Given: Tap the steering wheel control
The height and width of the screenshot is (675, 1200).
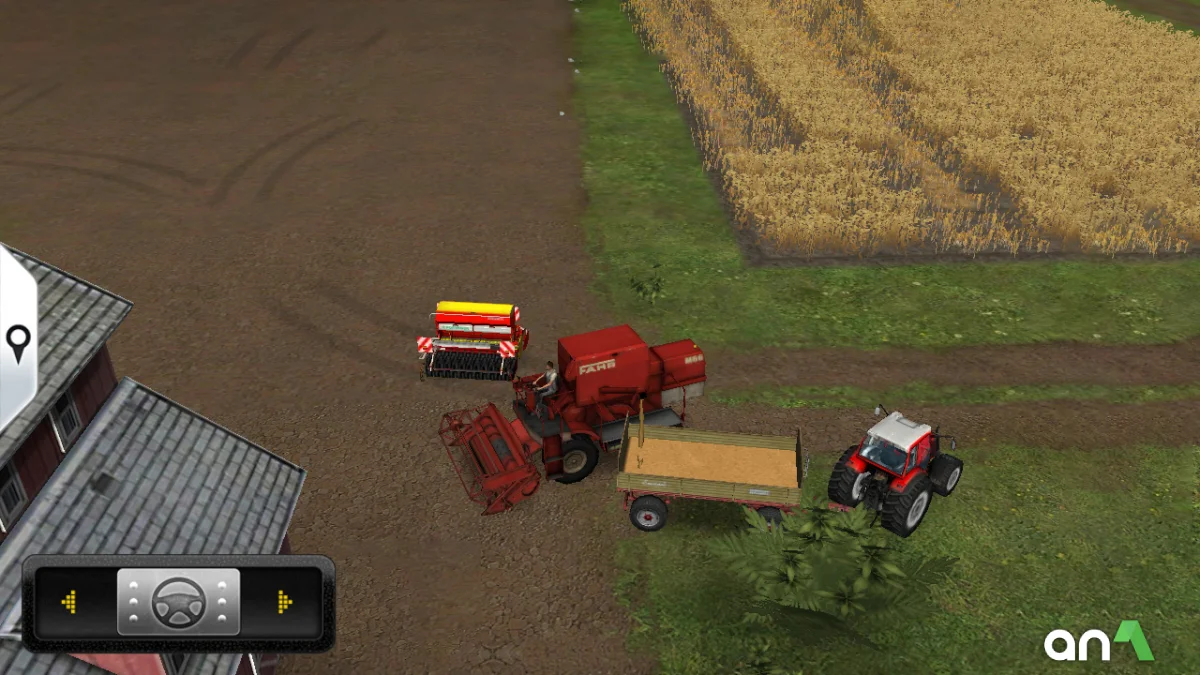Looking at the screenshot, I should tap(178, 602).
